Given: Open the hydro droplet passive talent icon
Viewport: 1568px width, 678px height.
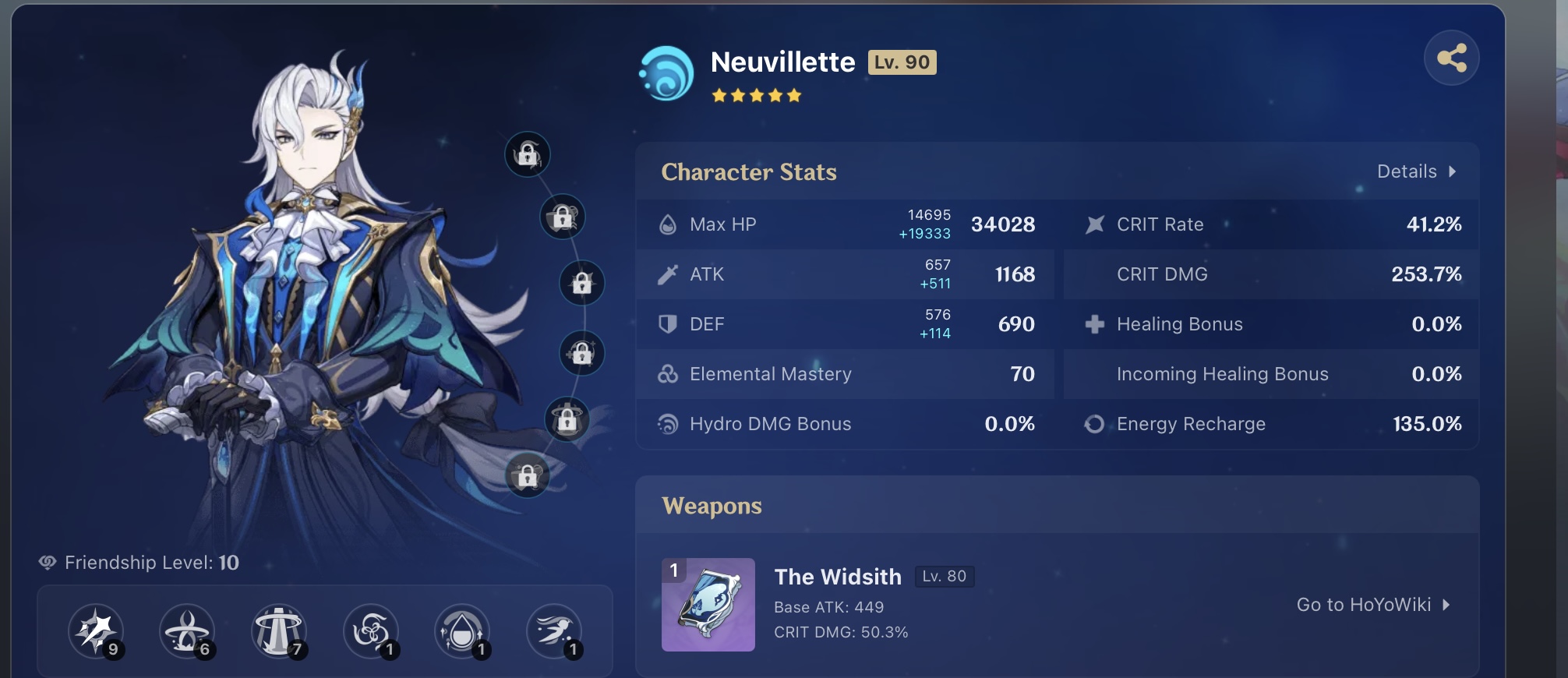Looking at the screenshot, I should 462,630.
